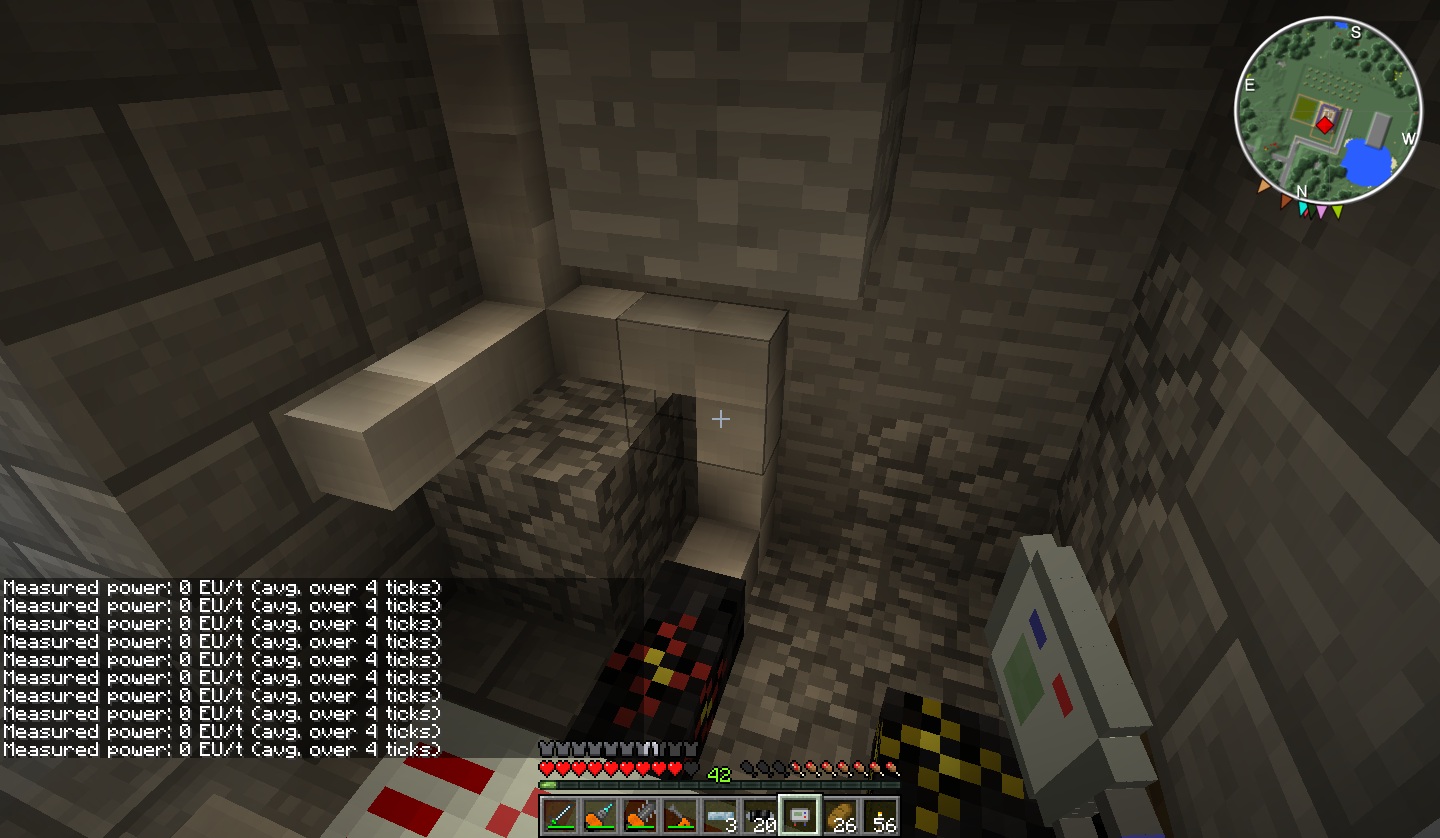
Task: Click the cyan waypoint arrow under the minimap
Action: coord(1303,209)
